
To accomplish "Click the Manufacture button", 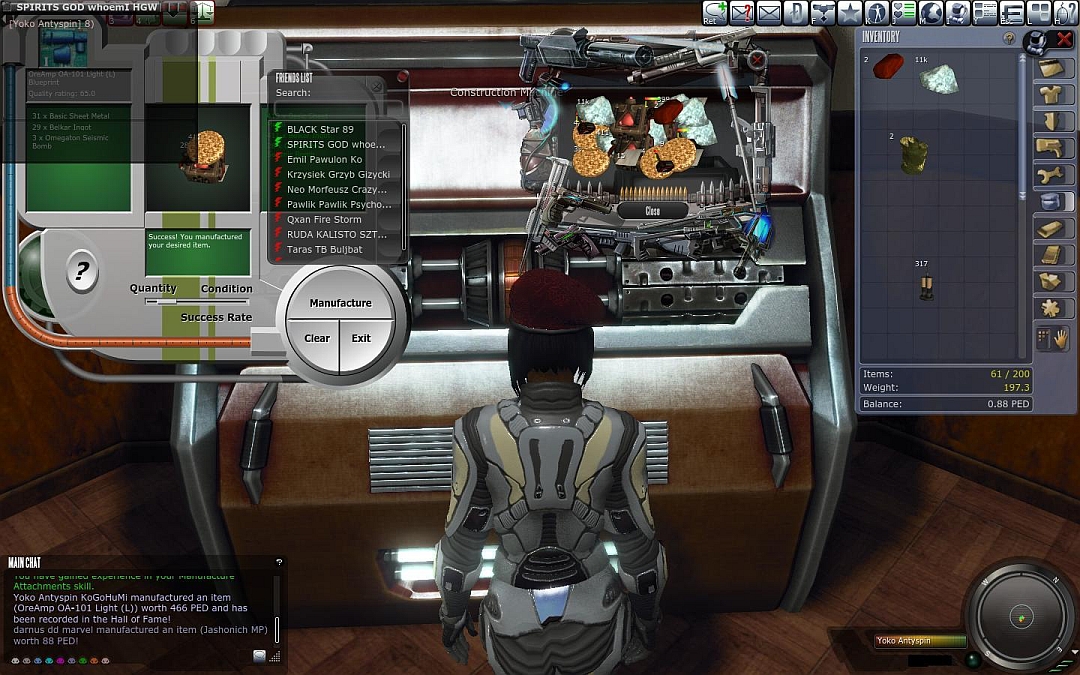I will click(340, 303).
